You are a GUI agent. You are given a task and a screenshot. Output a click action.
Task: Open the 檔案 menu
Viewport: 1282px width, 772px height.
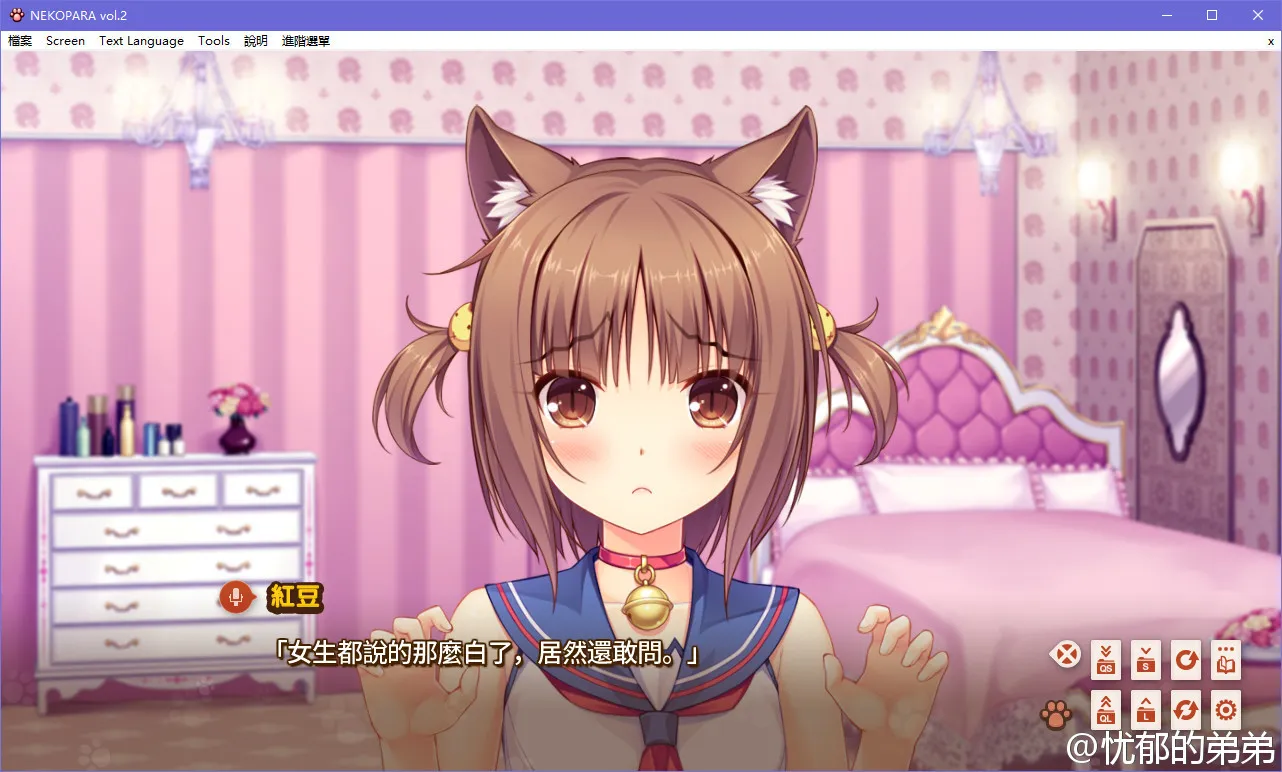[19, 40]
